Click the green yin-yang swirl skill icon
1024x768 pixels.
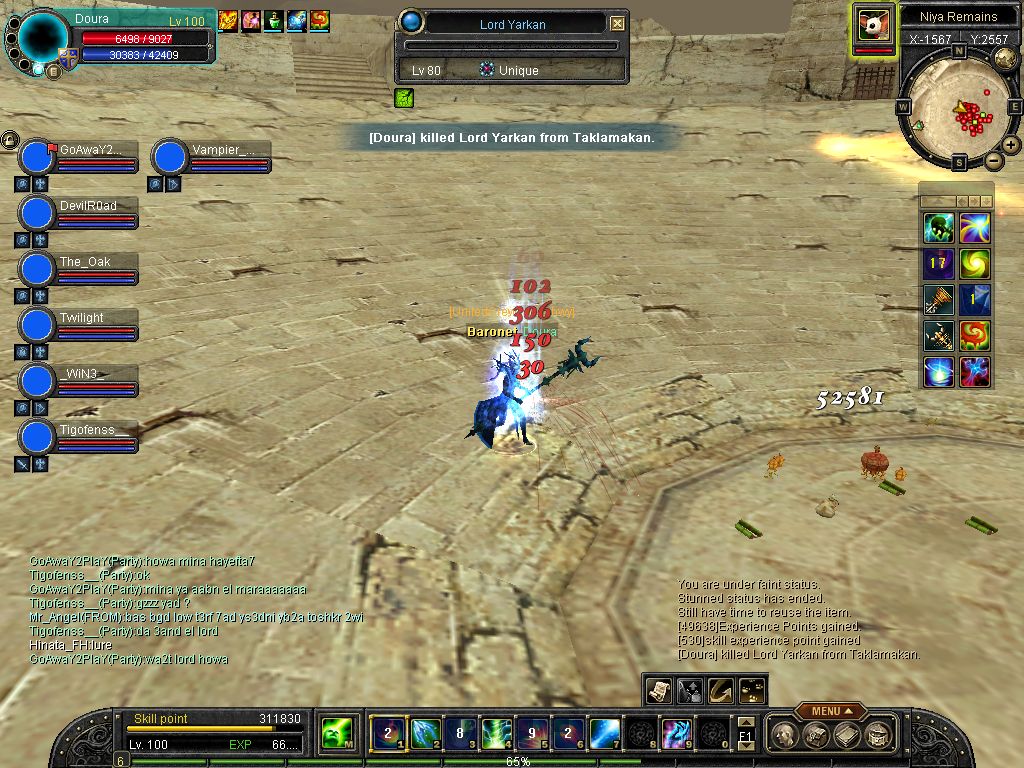pyautogui.click(x=974, y=264)
